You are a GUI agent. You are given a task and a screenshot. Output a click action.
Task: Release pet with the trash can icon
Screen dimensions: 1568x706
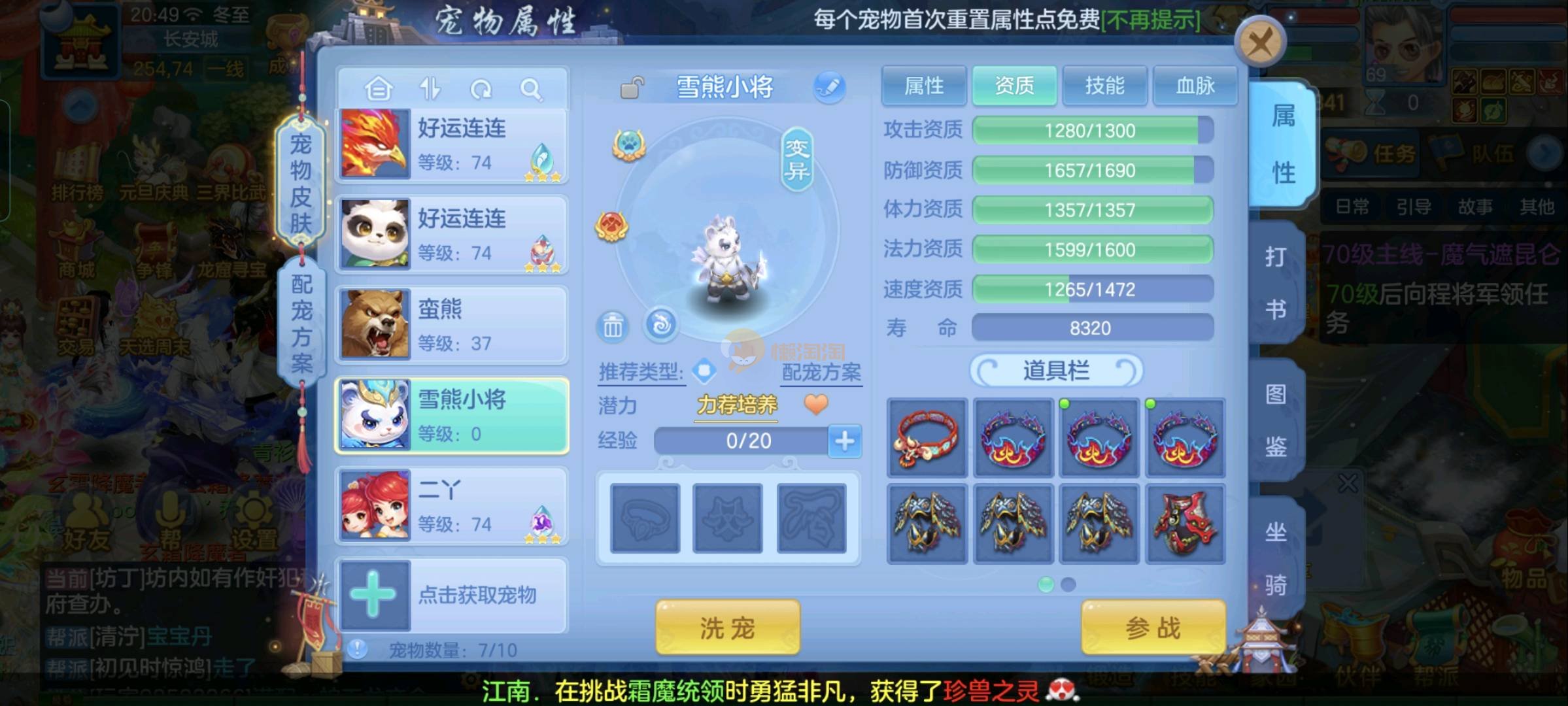tap(613, 326)
